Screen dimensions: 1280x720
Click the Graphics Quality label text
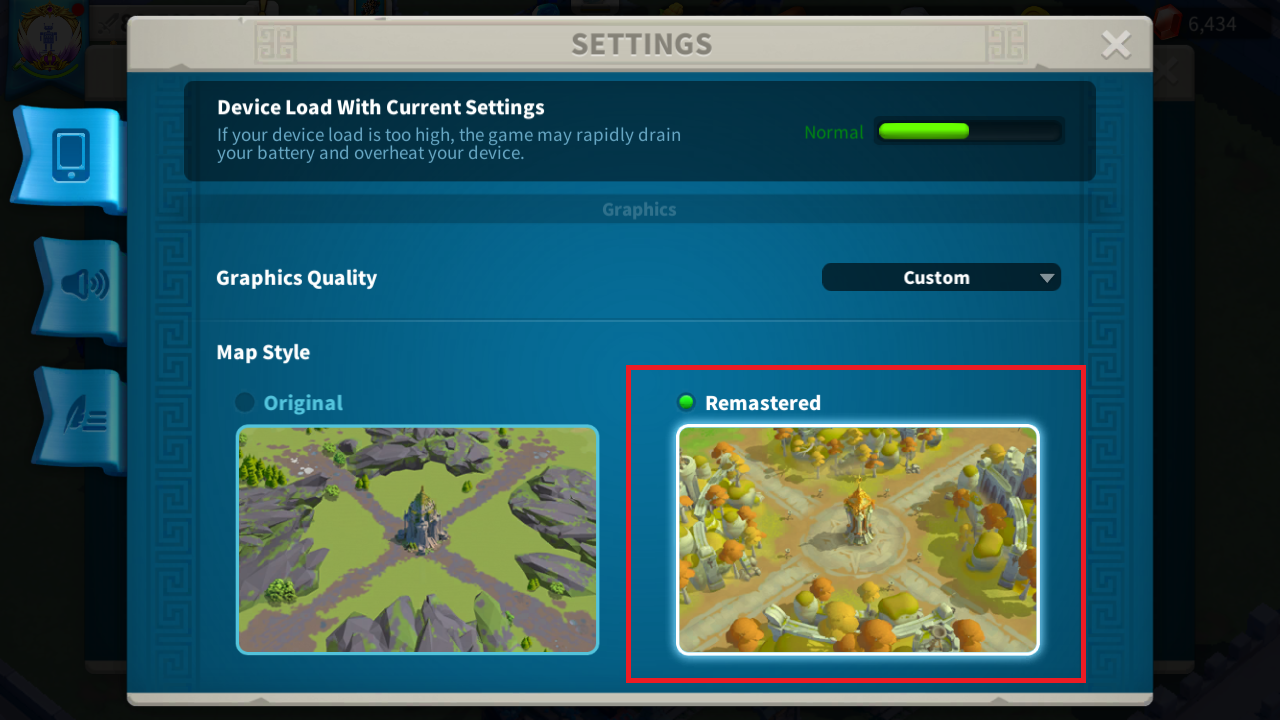(x=296, y=277)
